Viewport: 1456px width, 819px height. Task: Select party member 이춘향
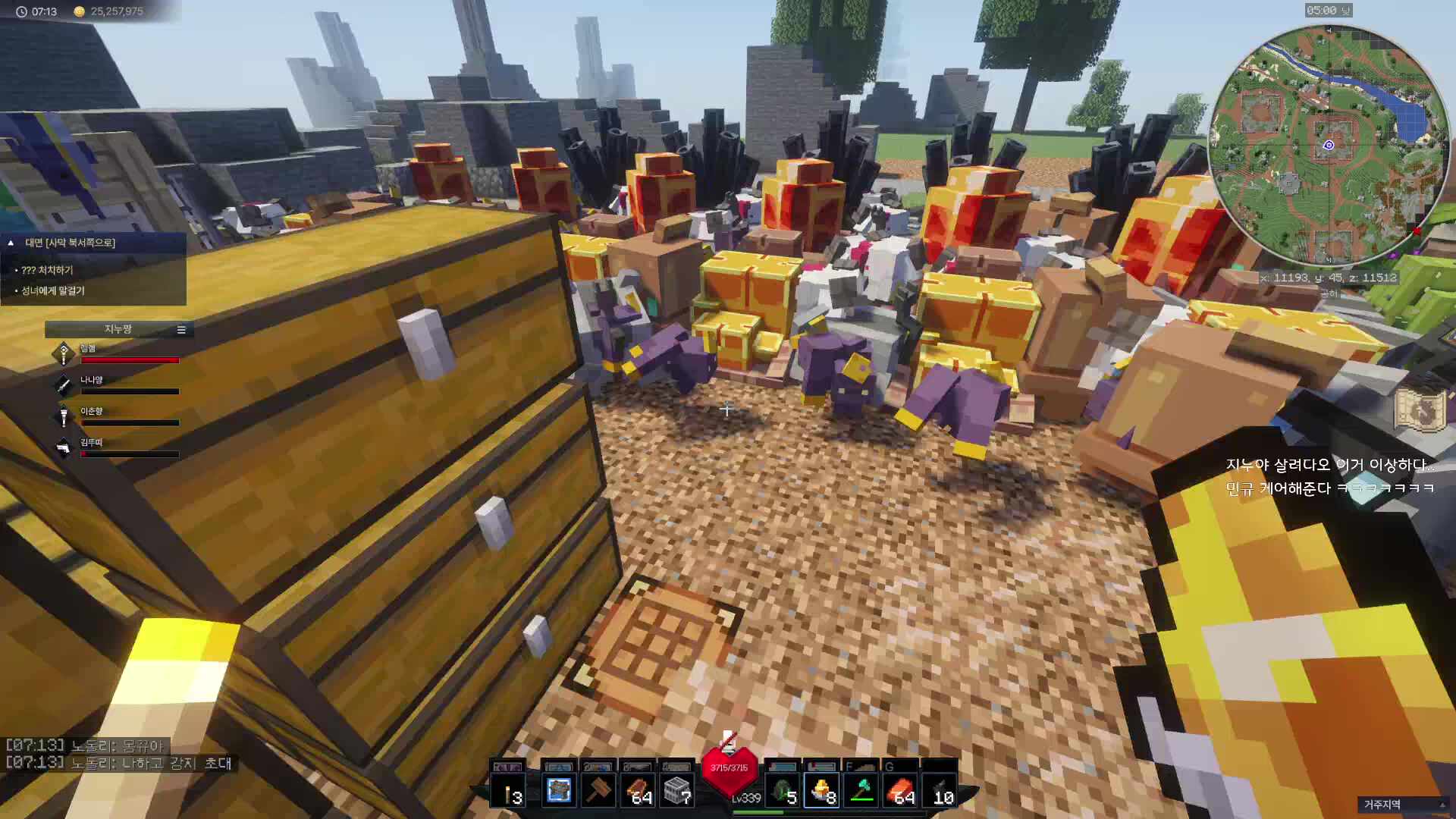[91, 412]
